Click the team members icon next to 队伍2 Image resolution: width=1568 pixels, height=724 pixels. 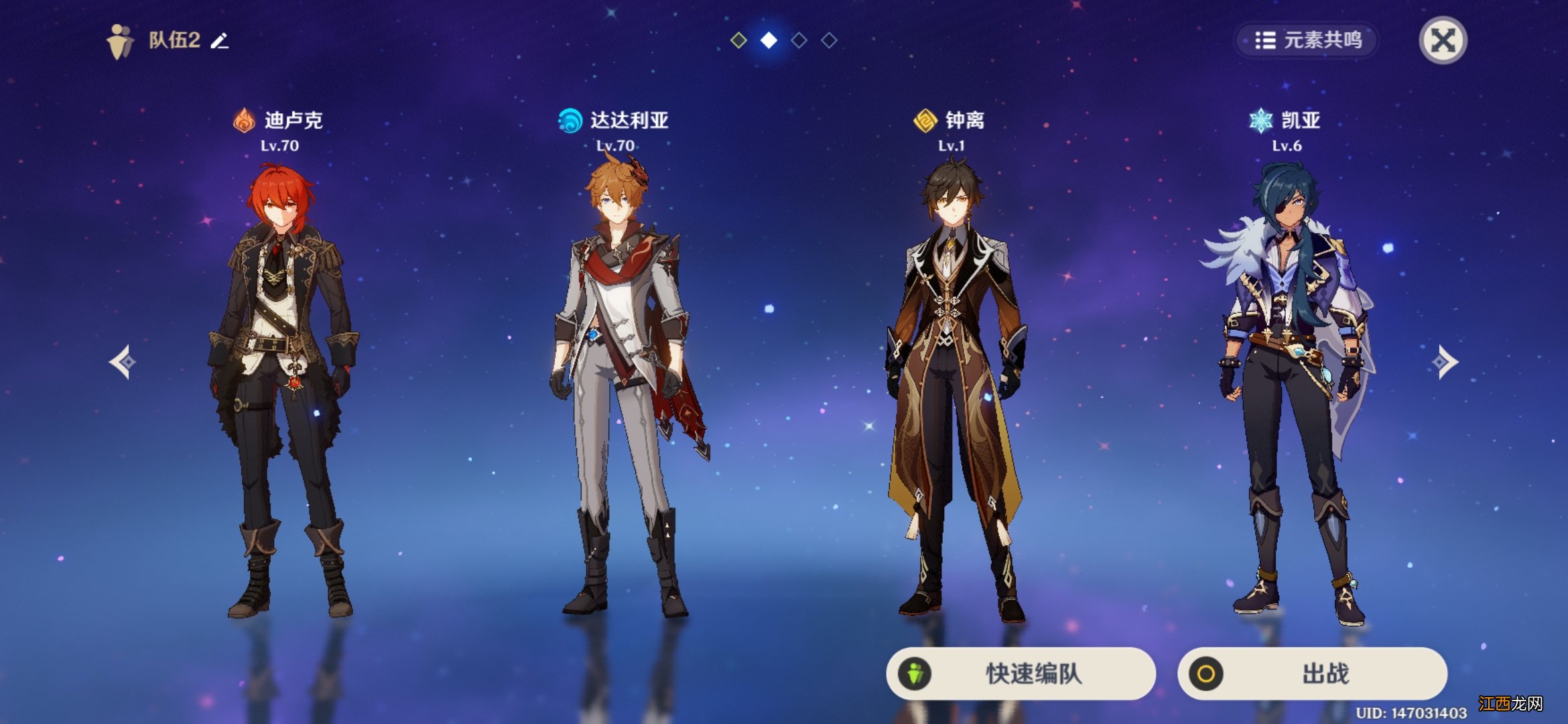click(x=119, y=42)
